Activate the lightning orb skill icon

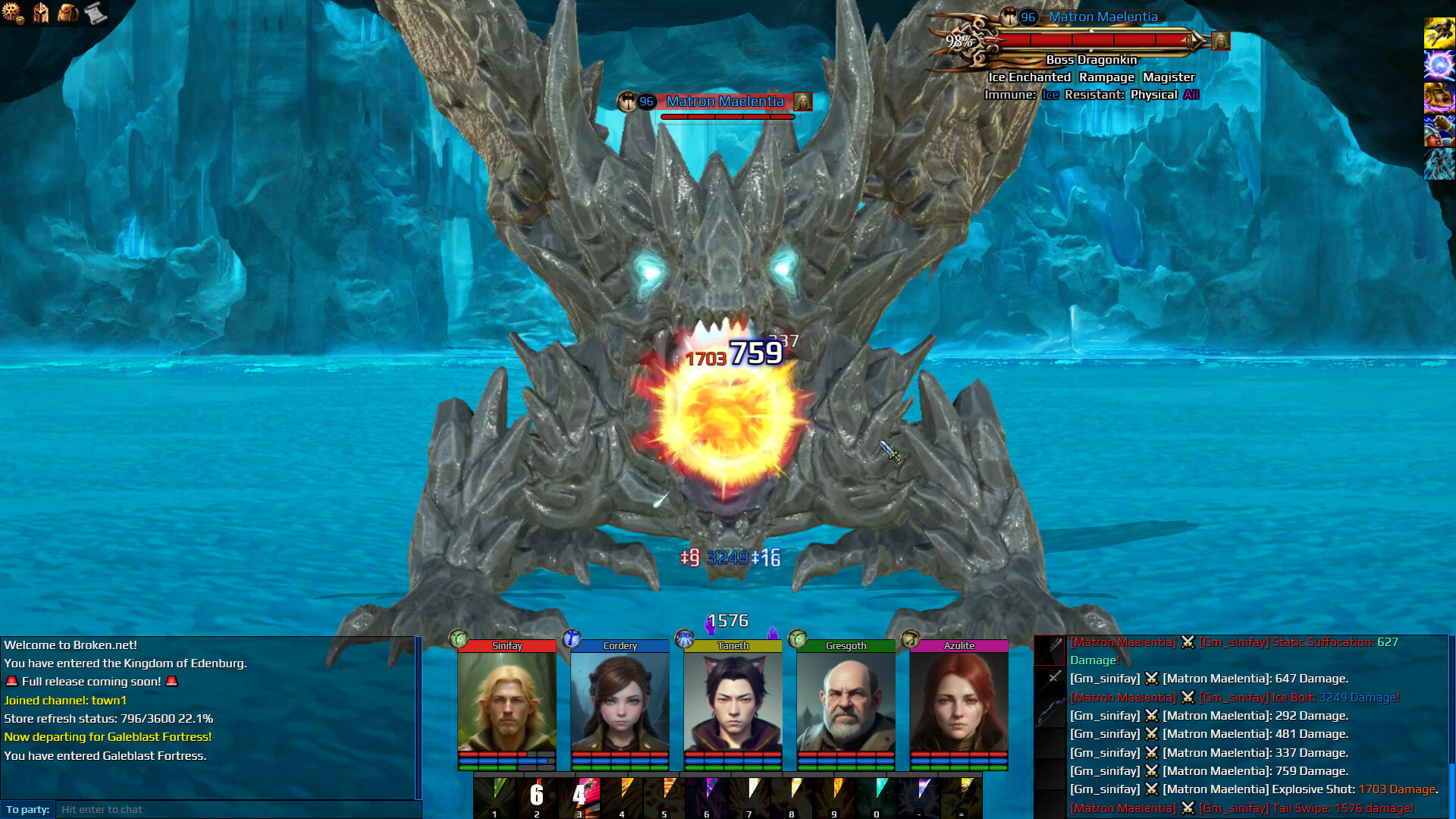[x=1440, y=66]
